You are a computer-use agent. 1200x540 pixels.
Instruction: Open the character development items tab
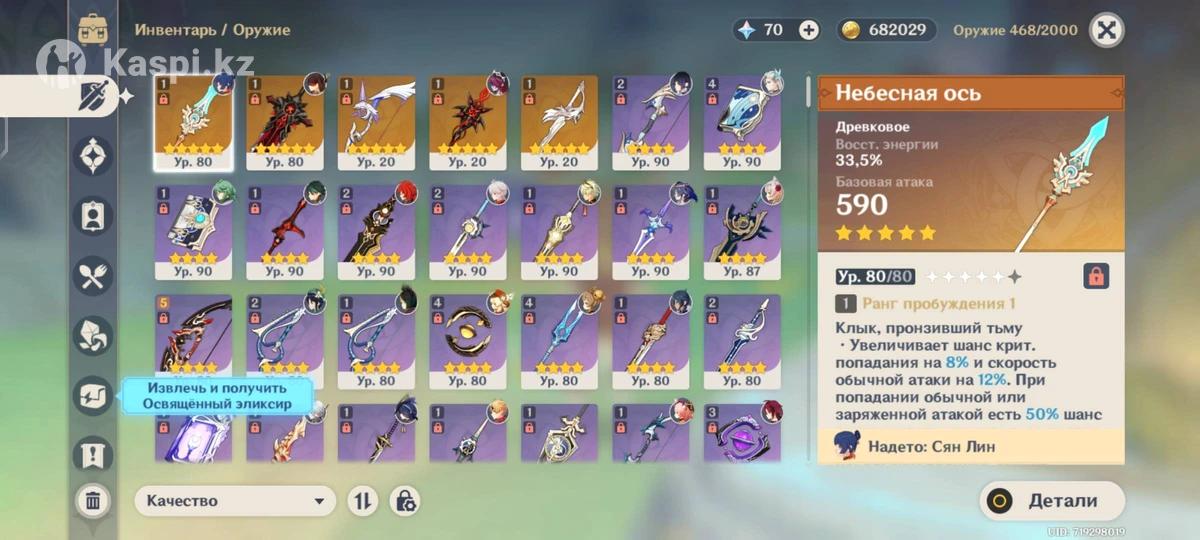93,216
